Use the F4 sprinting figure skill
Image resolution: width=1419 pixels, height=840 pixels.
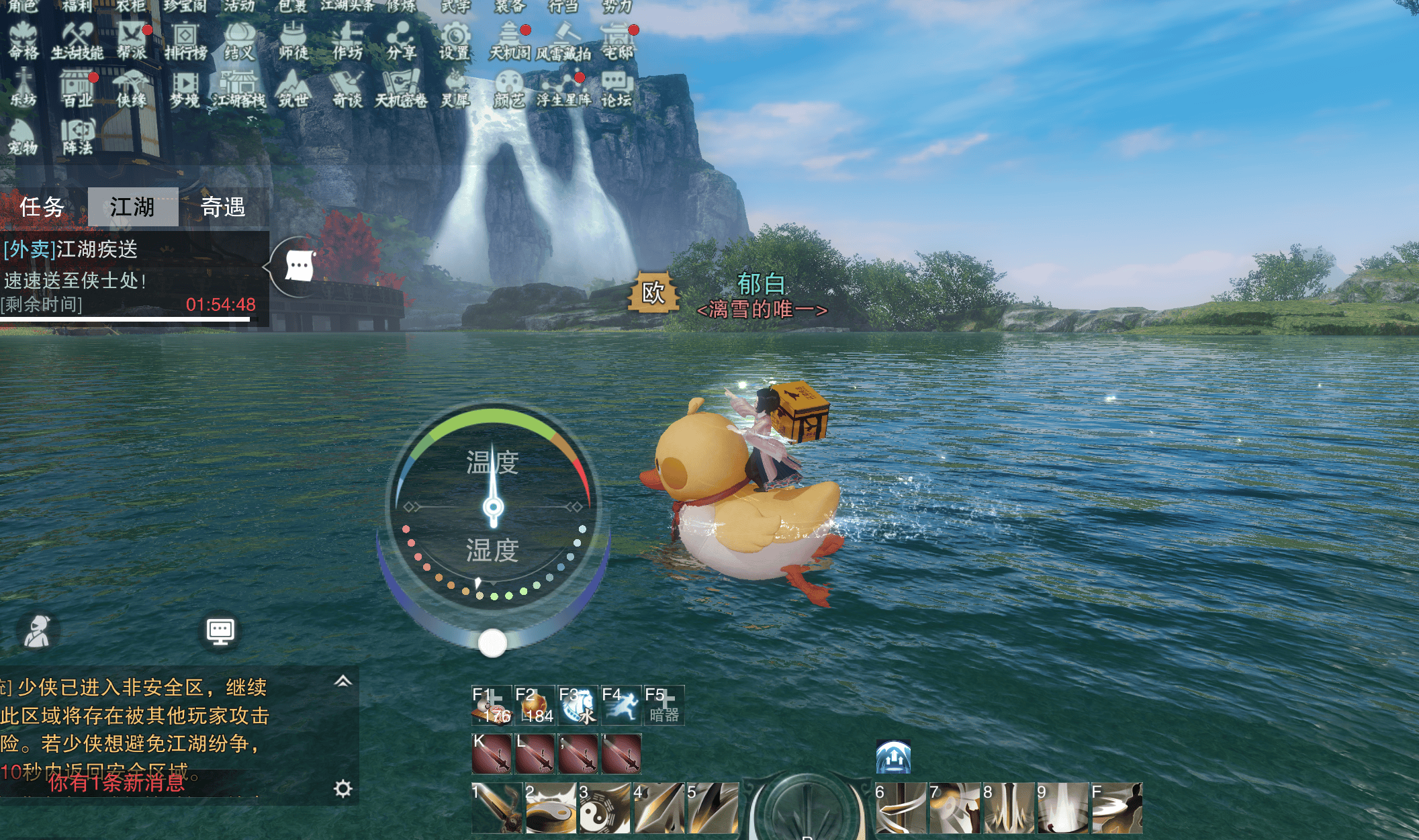(x=621, y=705)
